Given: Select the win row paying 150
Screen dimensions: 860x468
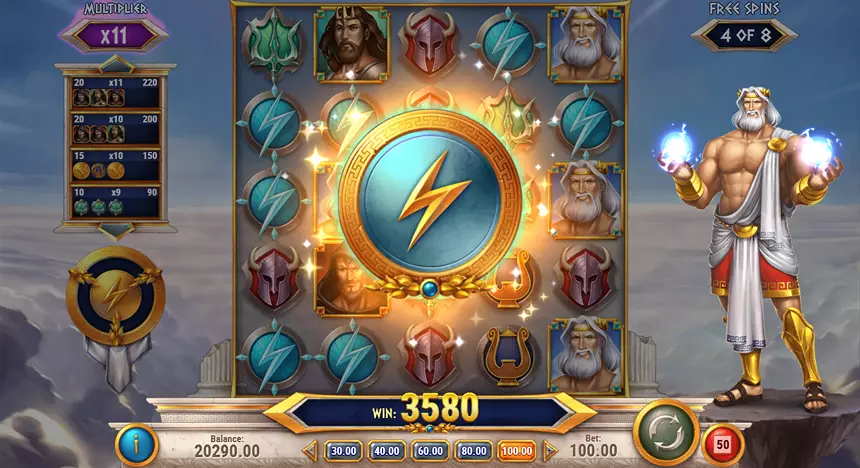Looking at the screenshot, I should pyautogui.click(x=117, y=164).
